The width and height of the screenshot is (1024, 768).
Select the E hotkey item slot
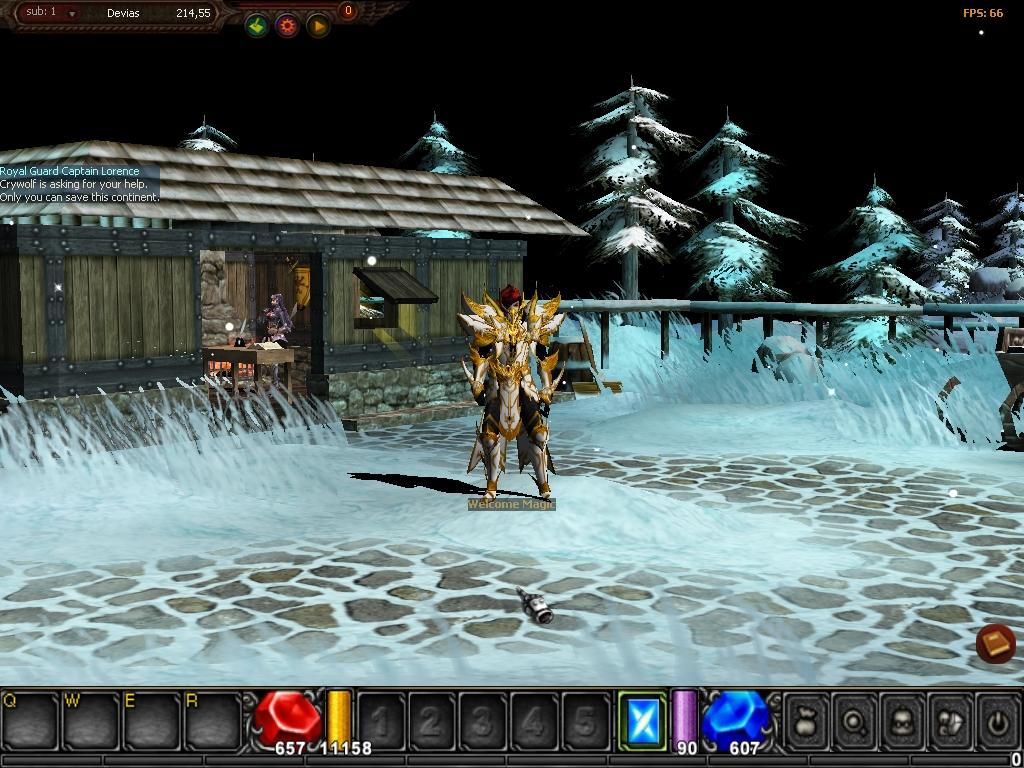point(151,720)
